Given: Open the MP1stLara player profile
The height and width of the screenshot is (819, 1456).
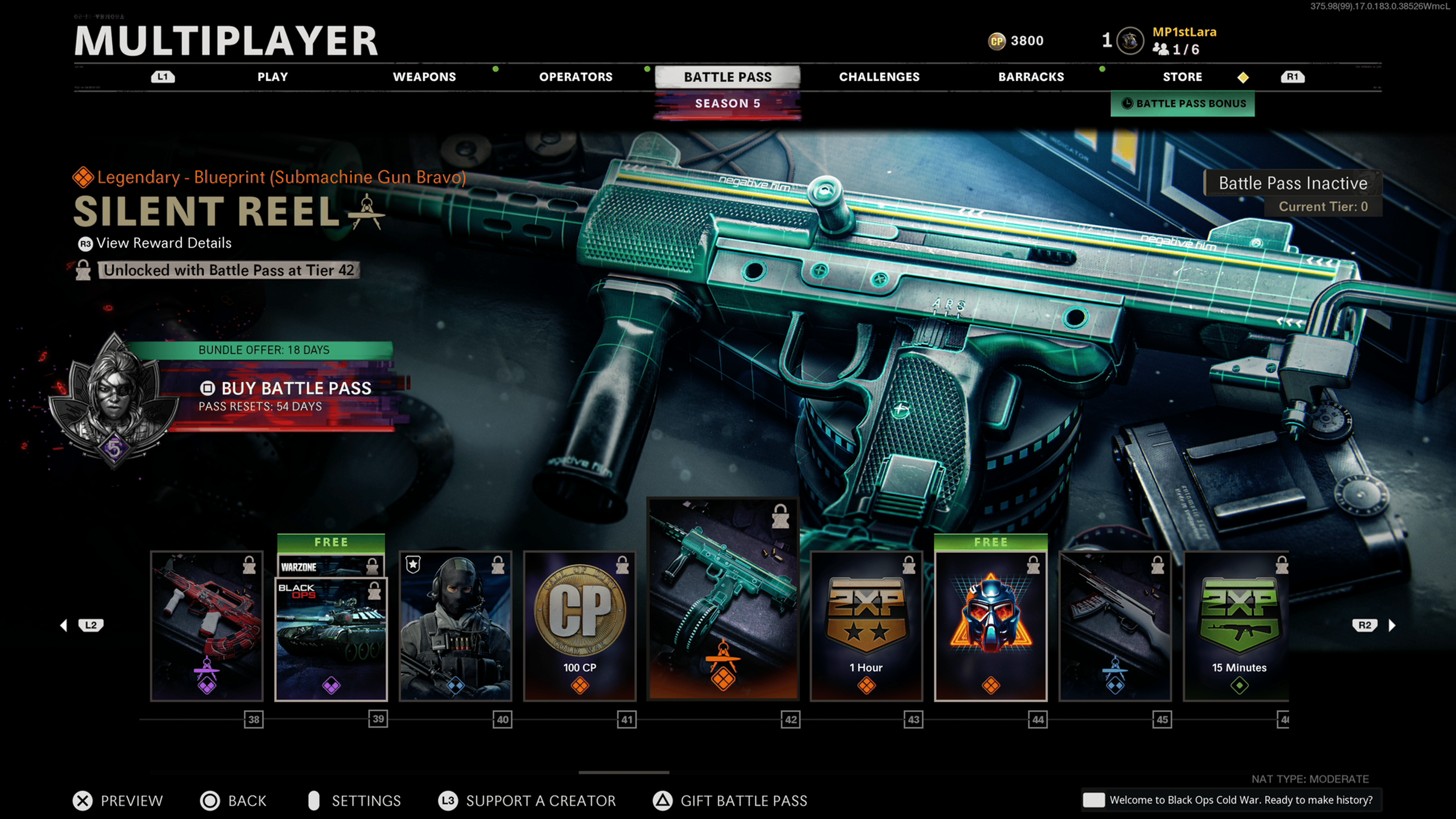Looking at the screenshot, I should 1183,32.
